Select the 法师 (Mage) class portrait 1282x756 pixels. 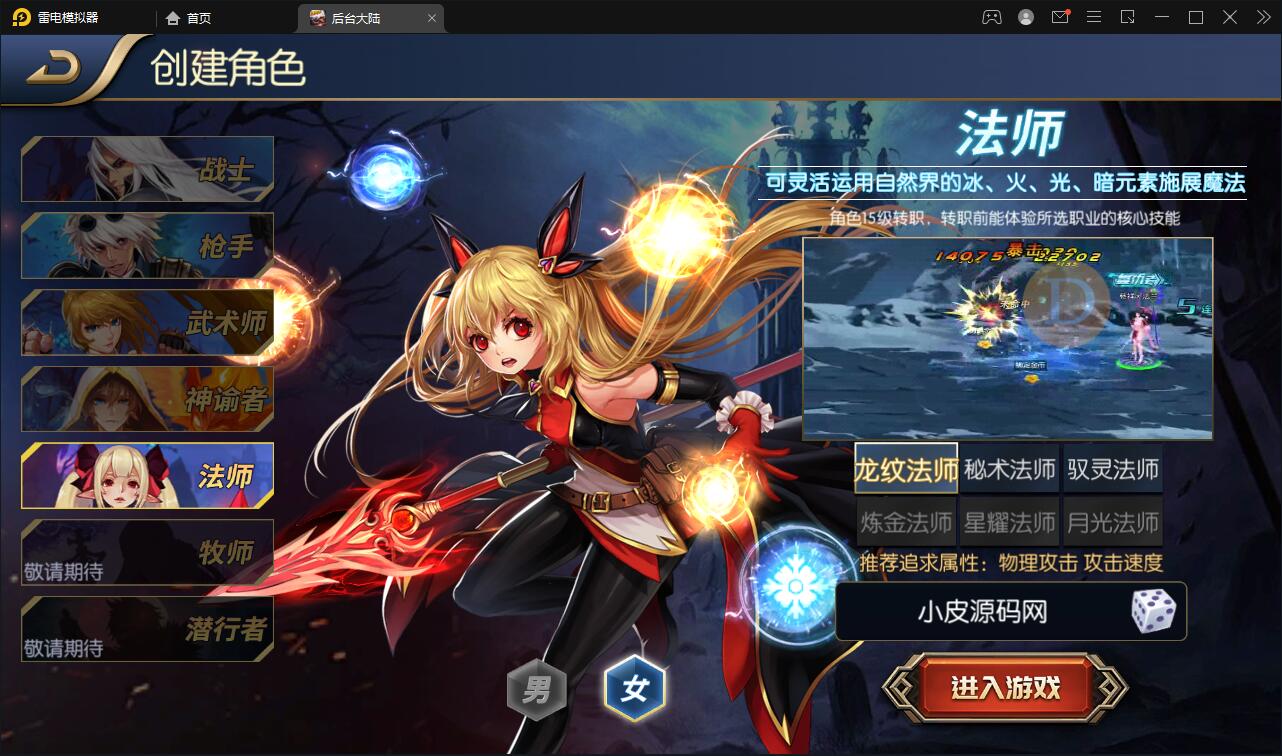click(x=147, y=475)
